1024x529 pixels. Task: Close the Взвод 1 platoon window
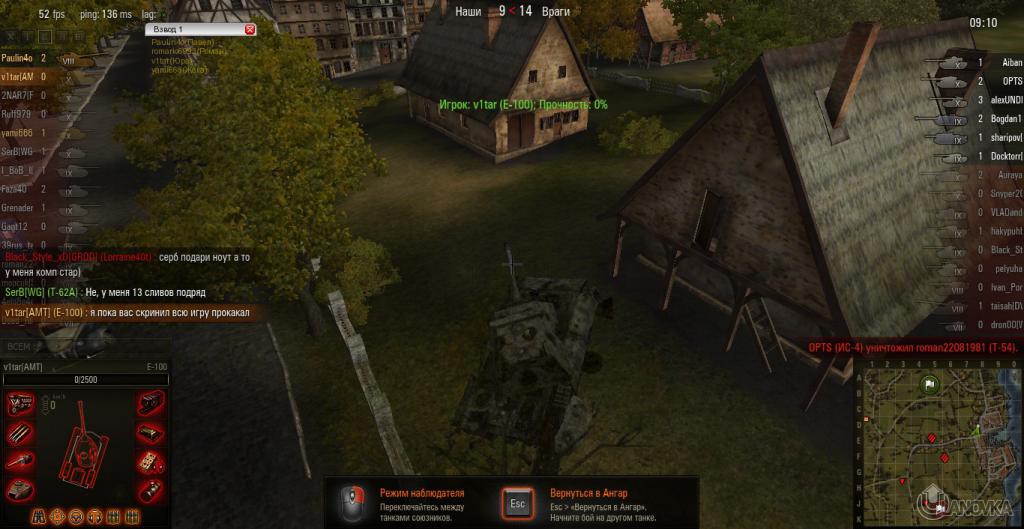coord(250,30)
